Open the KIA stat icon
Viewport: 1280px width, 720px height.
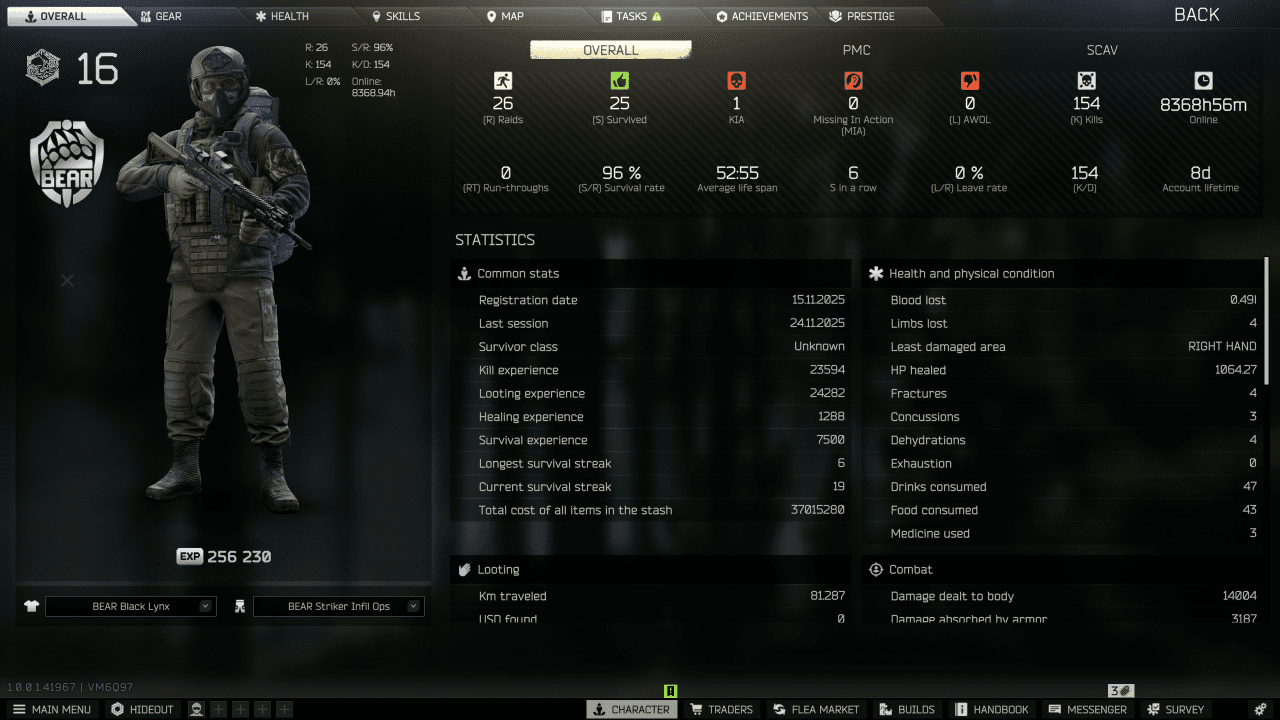click(737, 80)
